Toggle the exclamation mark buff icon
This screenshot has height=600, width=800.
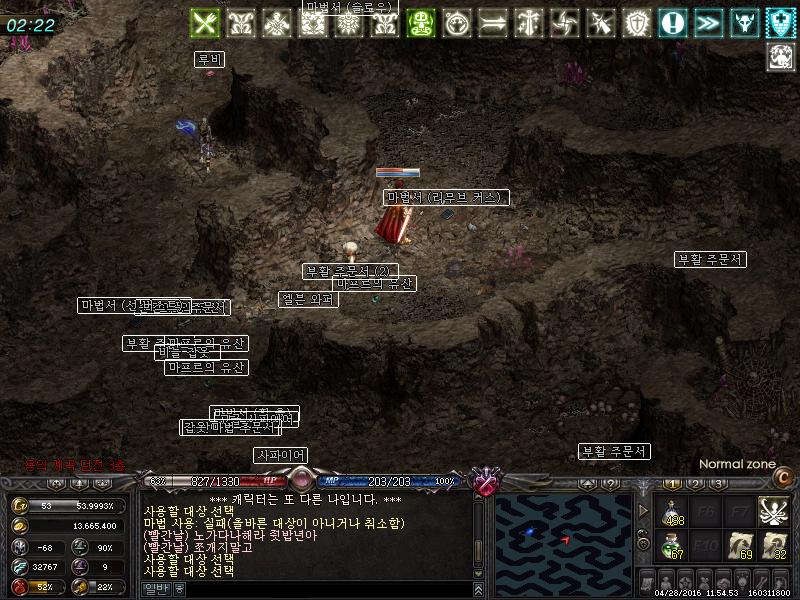673,22
